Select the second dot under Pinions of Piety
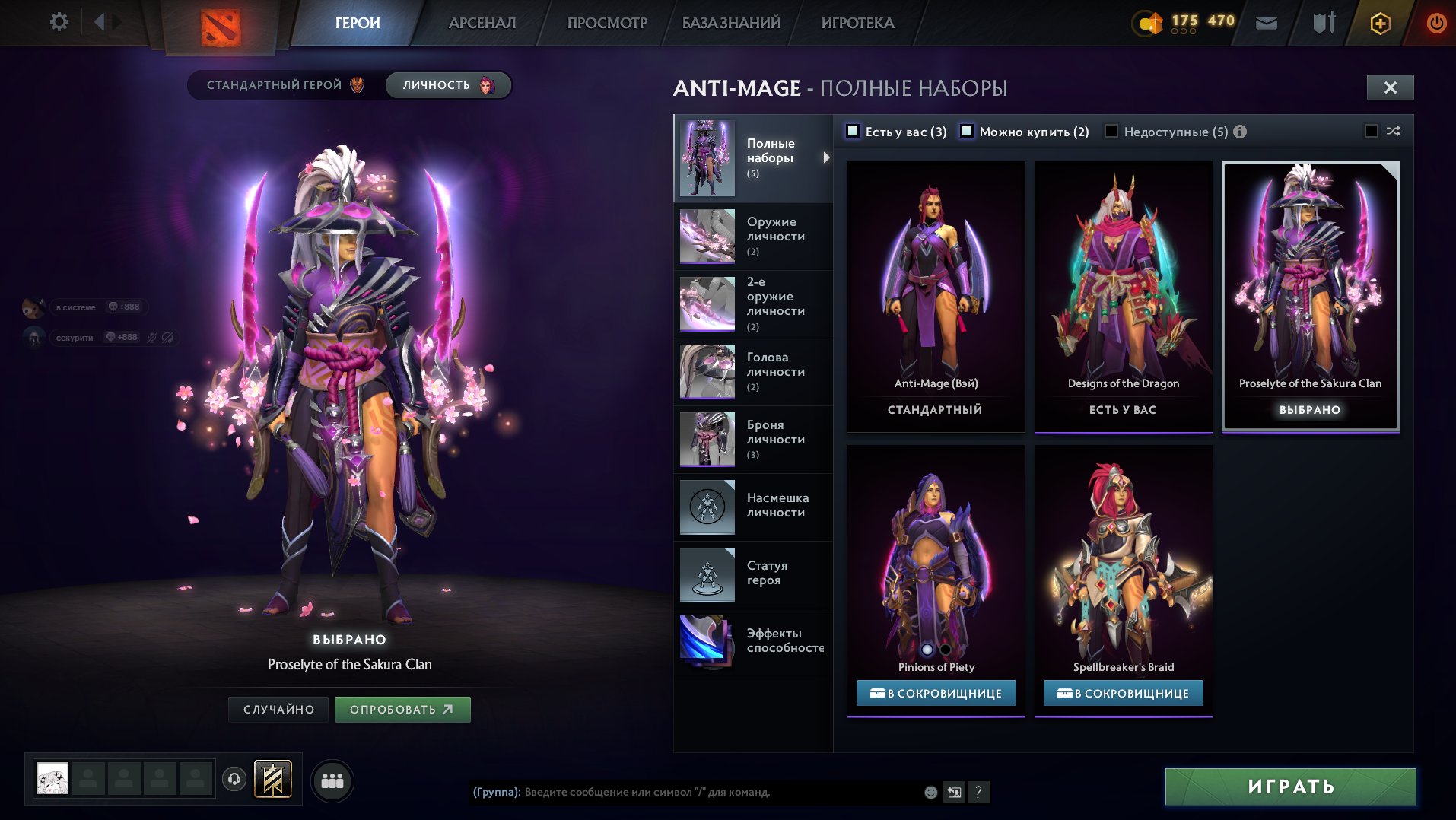 [x=946, y=649]
